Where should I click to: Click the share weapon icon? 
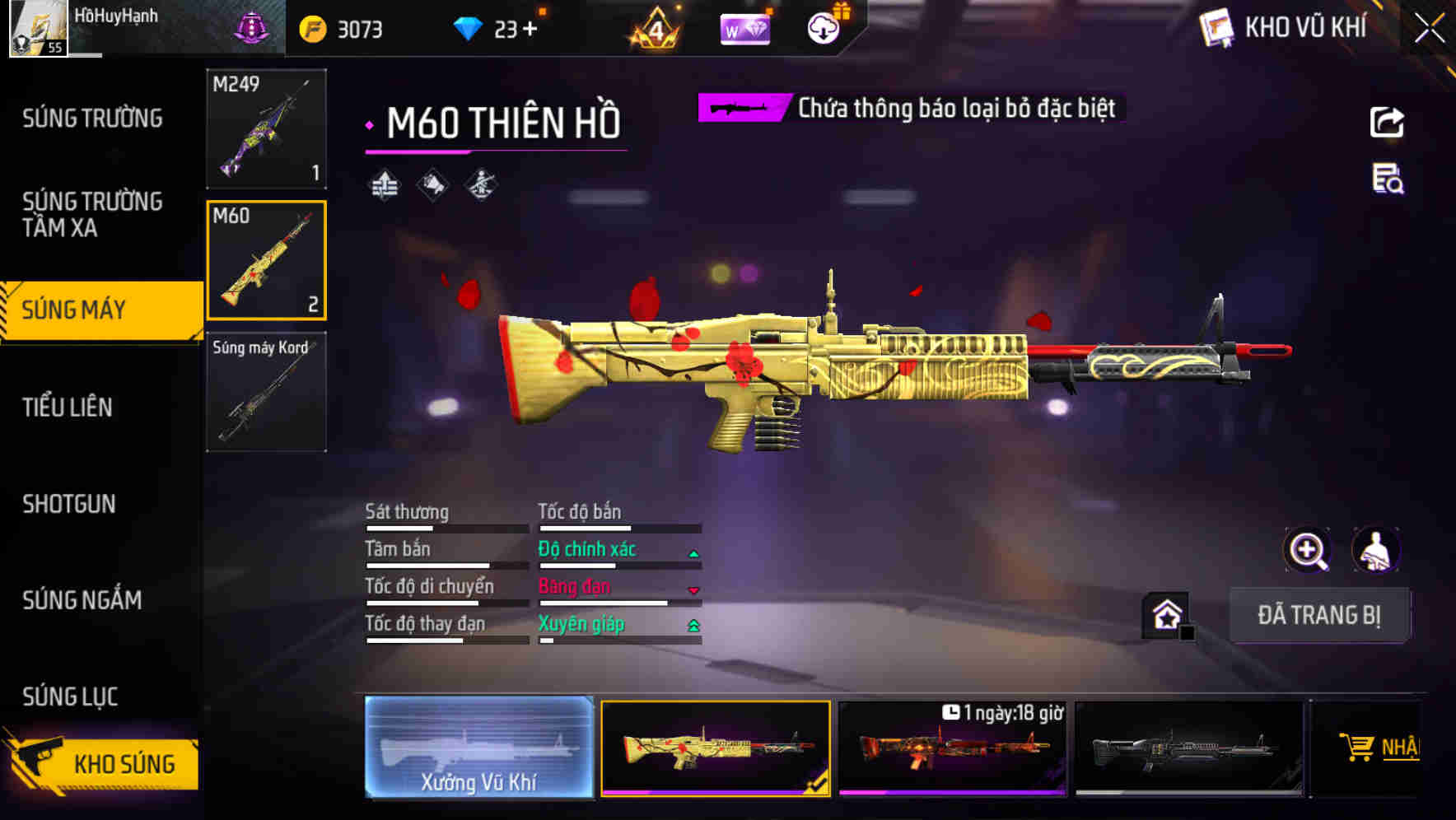1386,122
